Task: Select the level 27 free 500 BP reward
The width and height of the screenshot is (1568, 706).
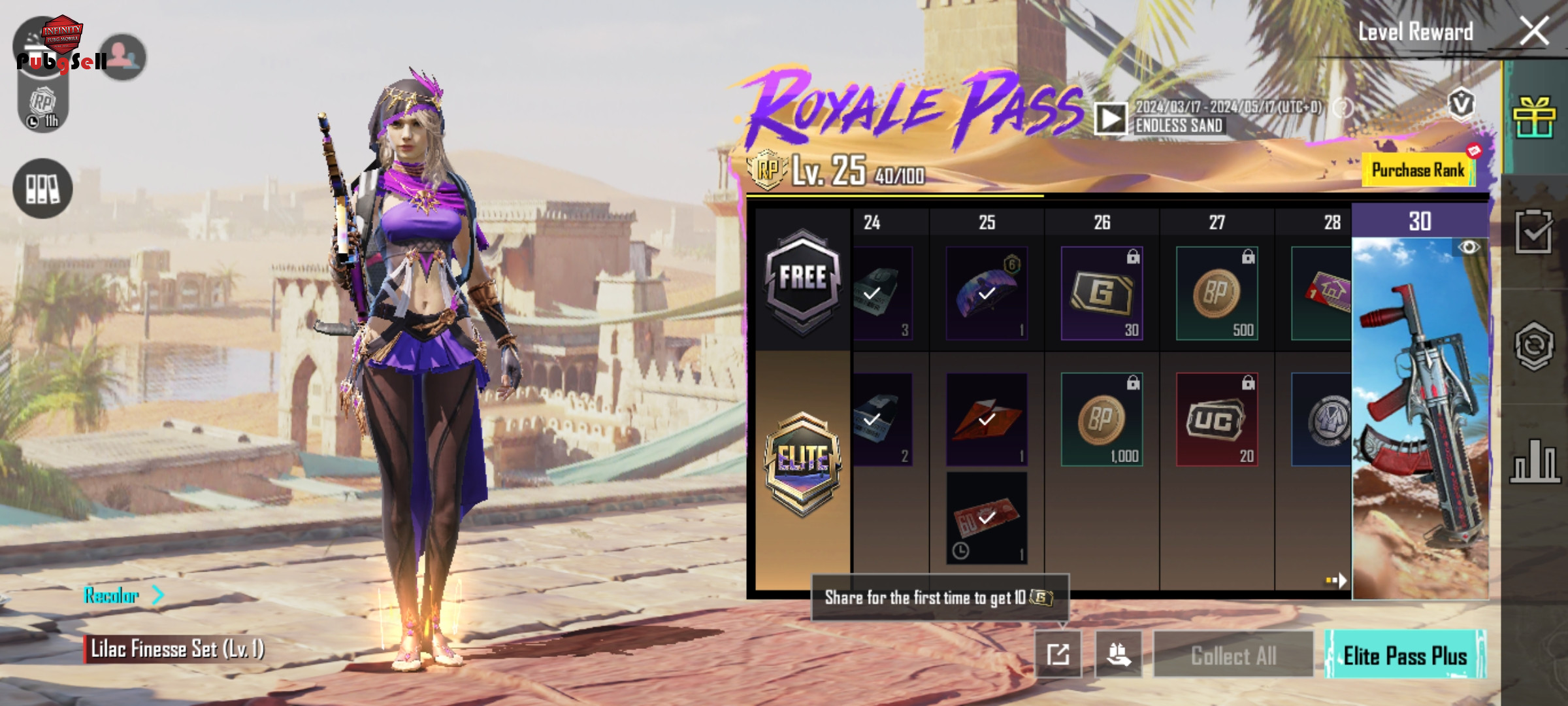Action: (x=1217, y=294)
